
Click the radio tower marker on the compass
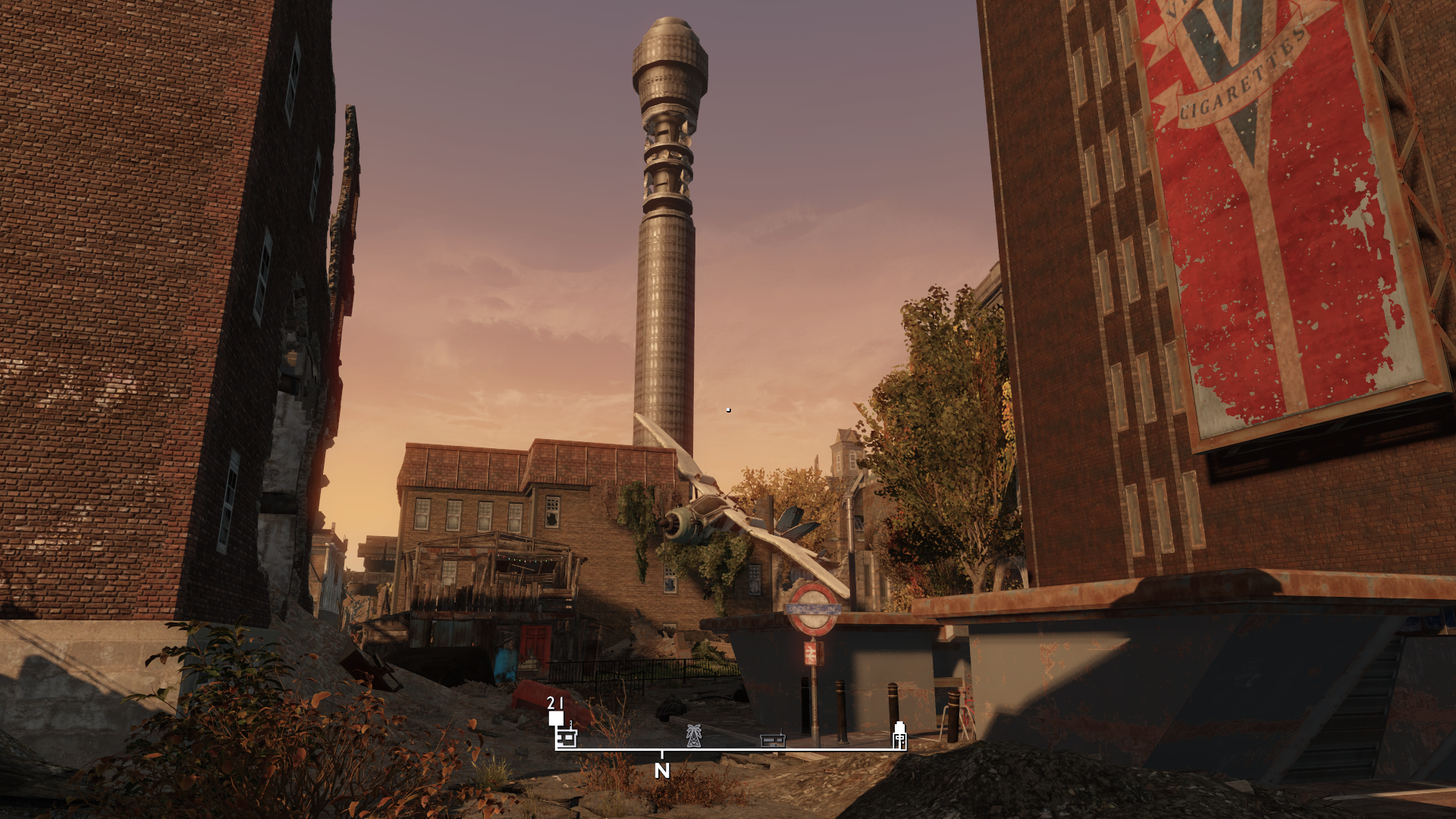pos(693,736)
